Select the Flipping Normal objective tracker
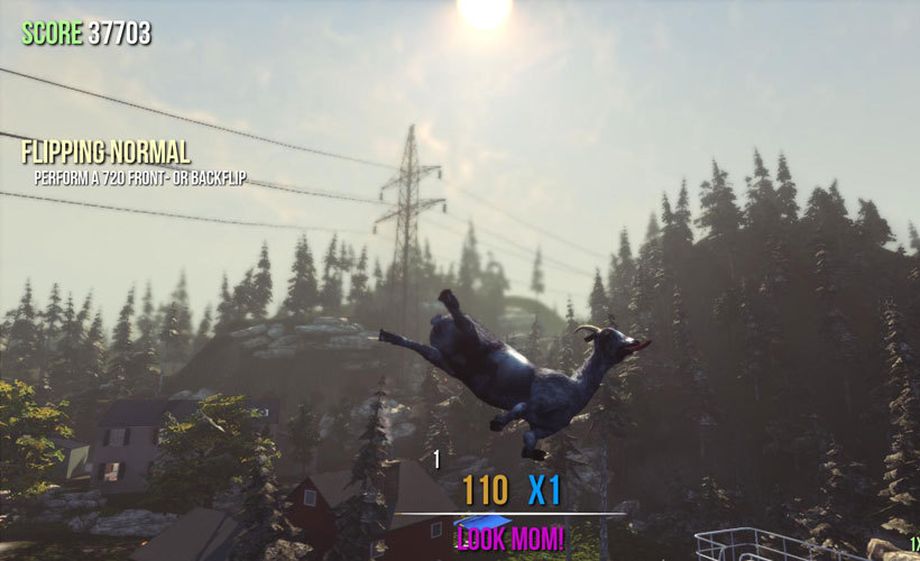Viewport: 920px width, 561px height. [x=107, y=154]
